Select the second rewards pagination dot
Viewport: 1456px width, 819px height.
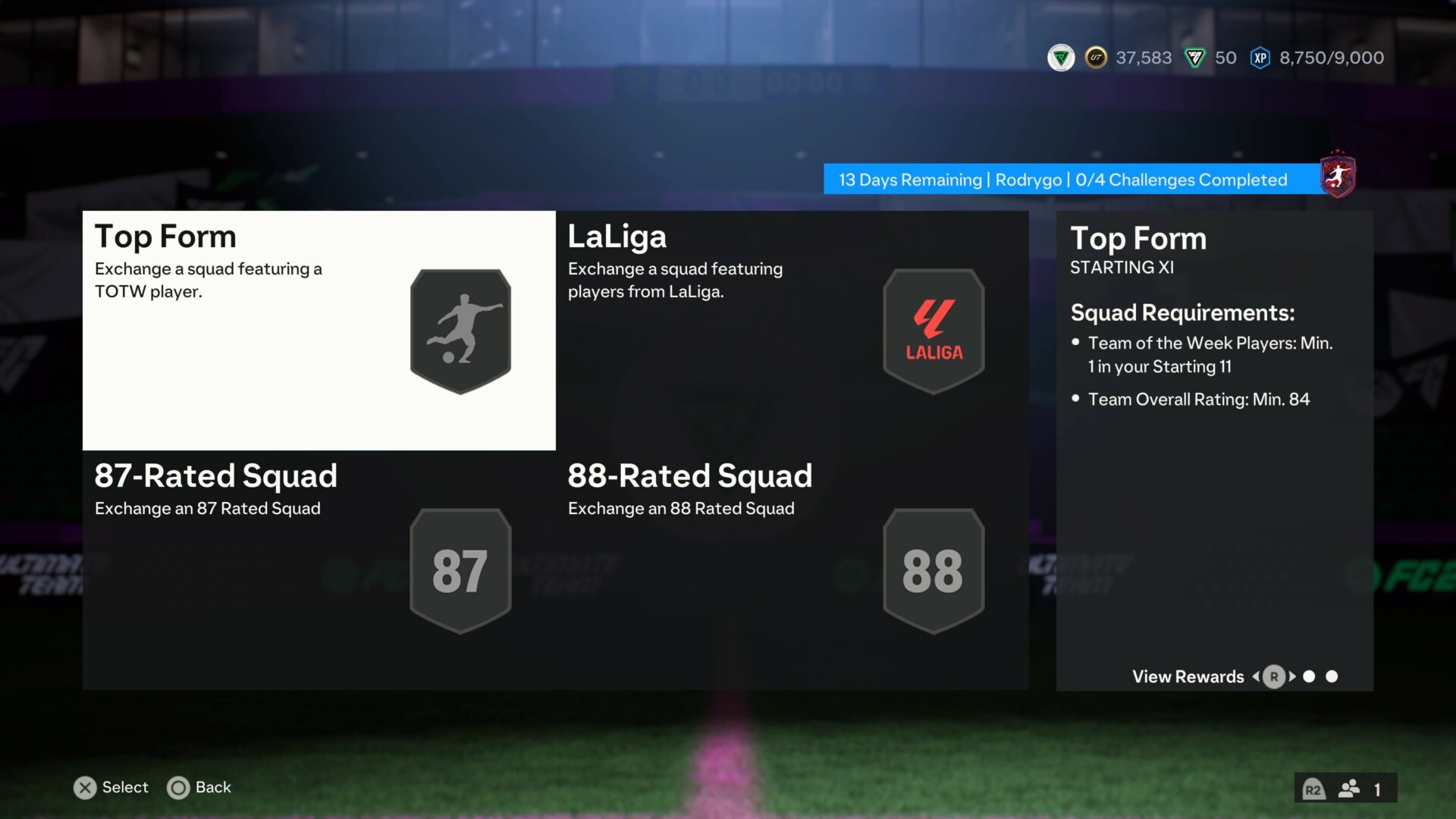[x=1332, y=676]
